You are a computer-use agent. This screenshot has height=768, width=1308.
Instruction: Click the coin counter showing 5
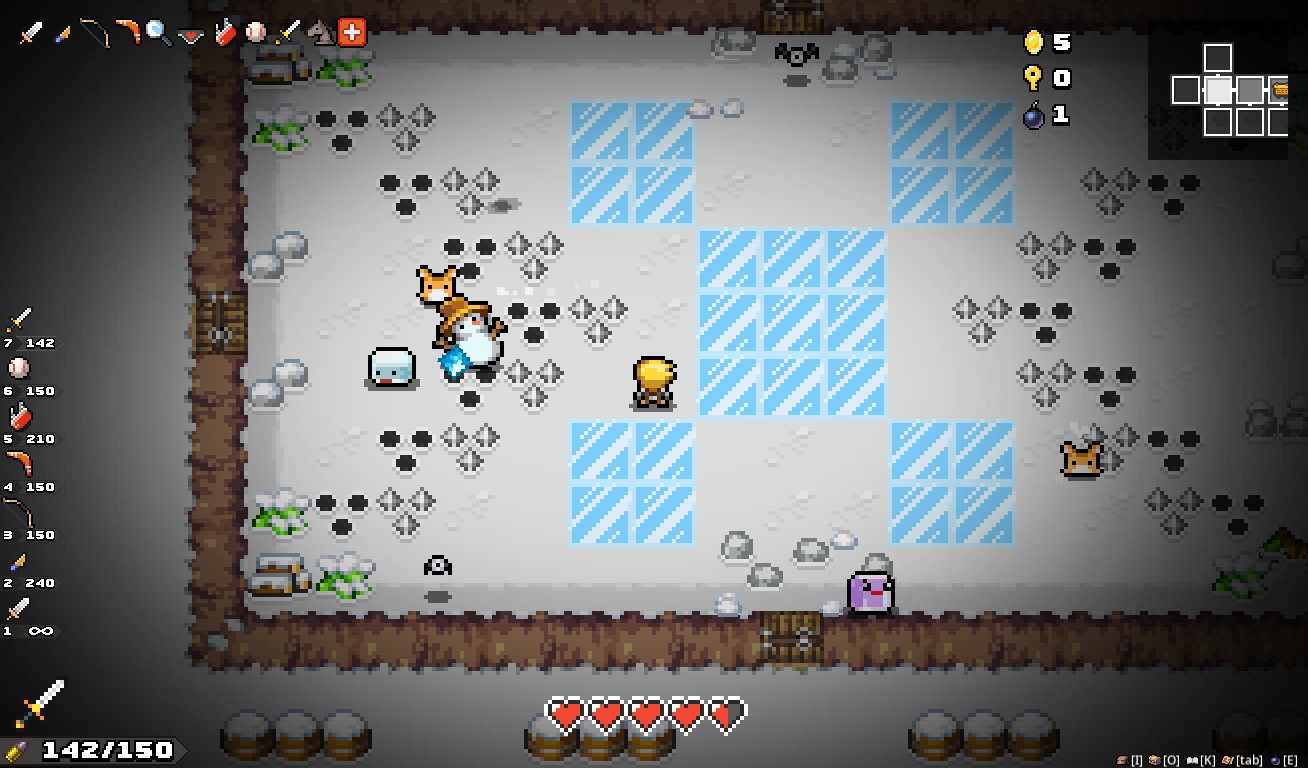pos(1050,43)
